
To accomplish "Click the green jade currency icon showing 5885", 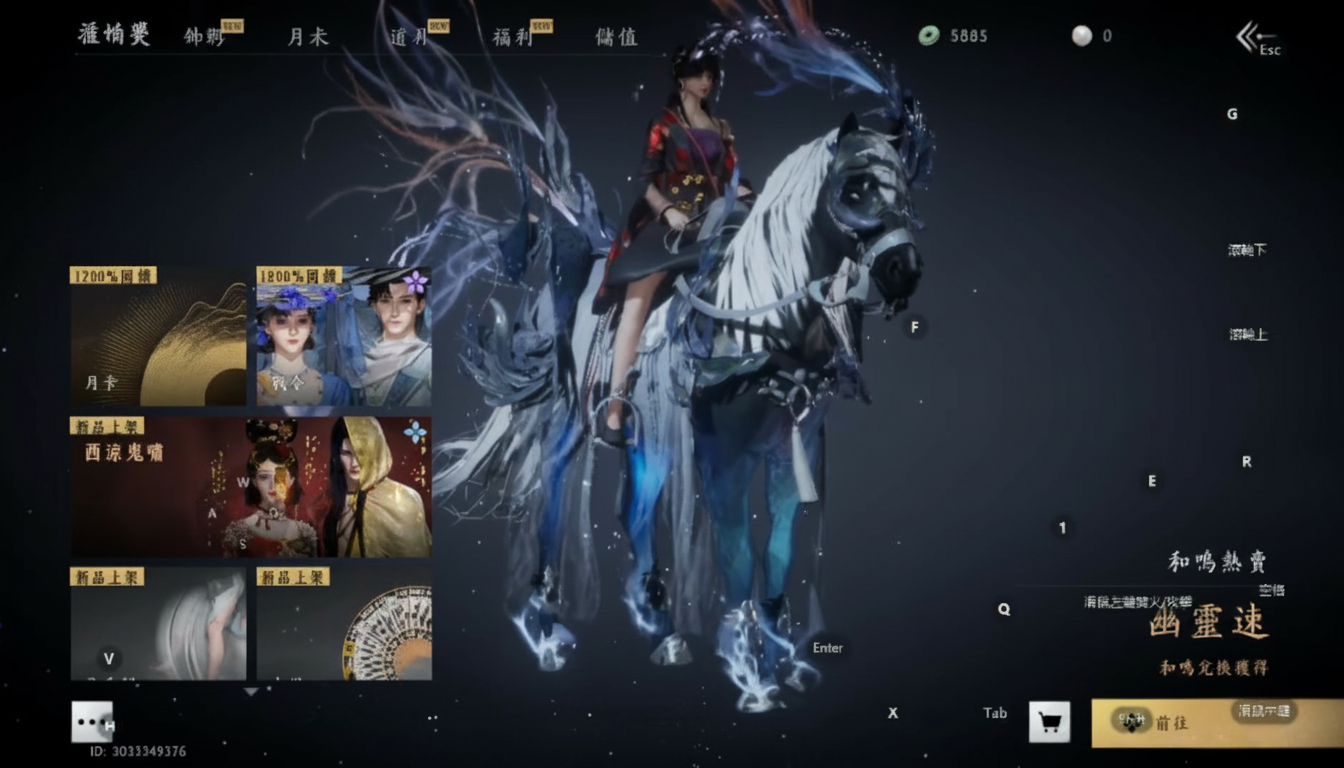I will 931,36.
